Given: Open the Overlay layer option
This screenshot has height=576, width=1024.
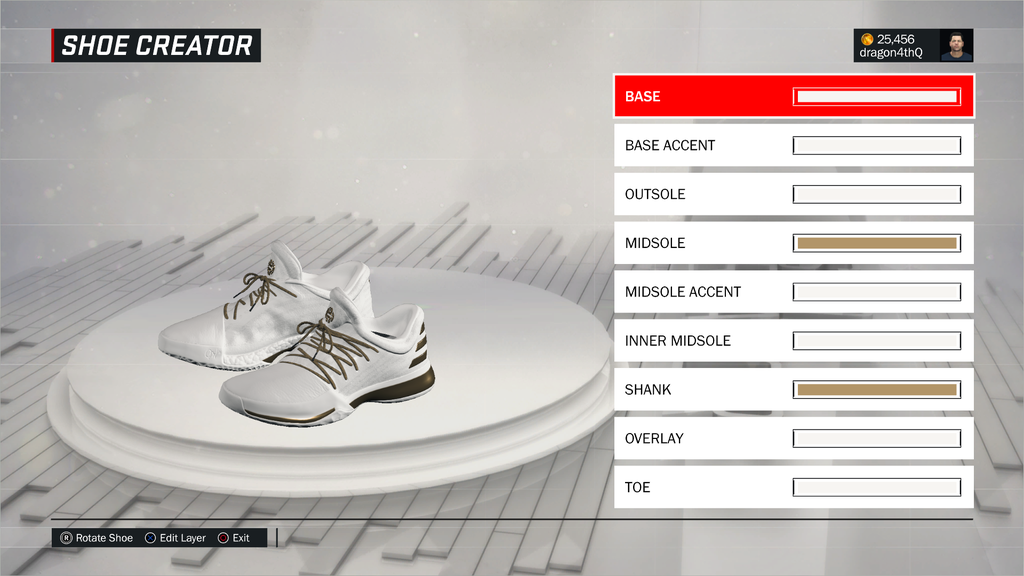Looking at the screenshot, I should pos(793,438).
